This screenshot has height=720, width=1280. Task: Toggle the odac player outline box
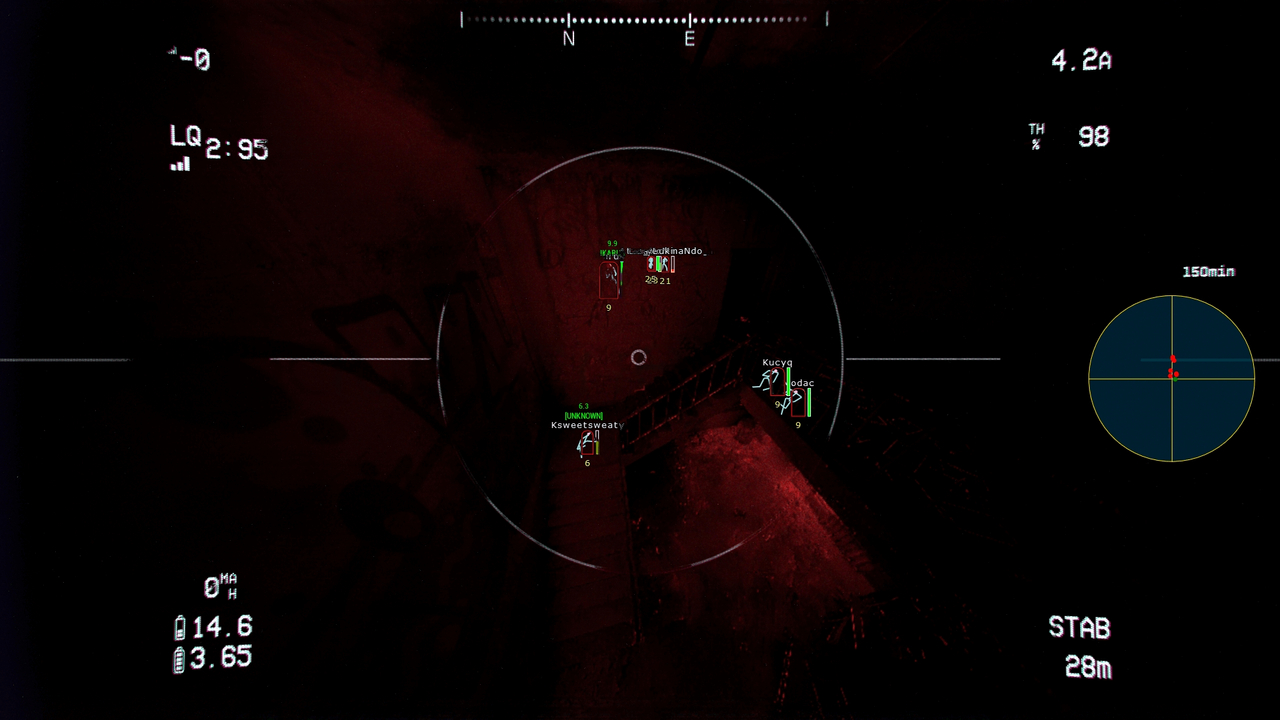[798, 403]
